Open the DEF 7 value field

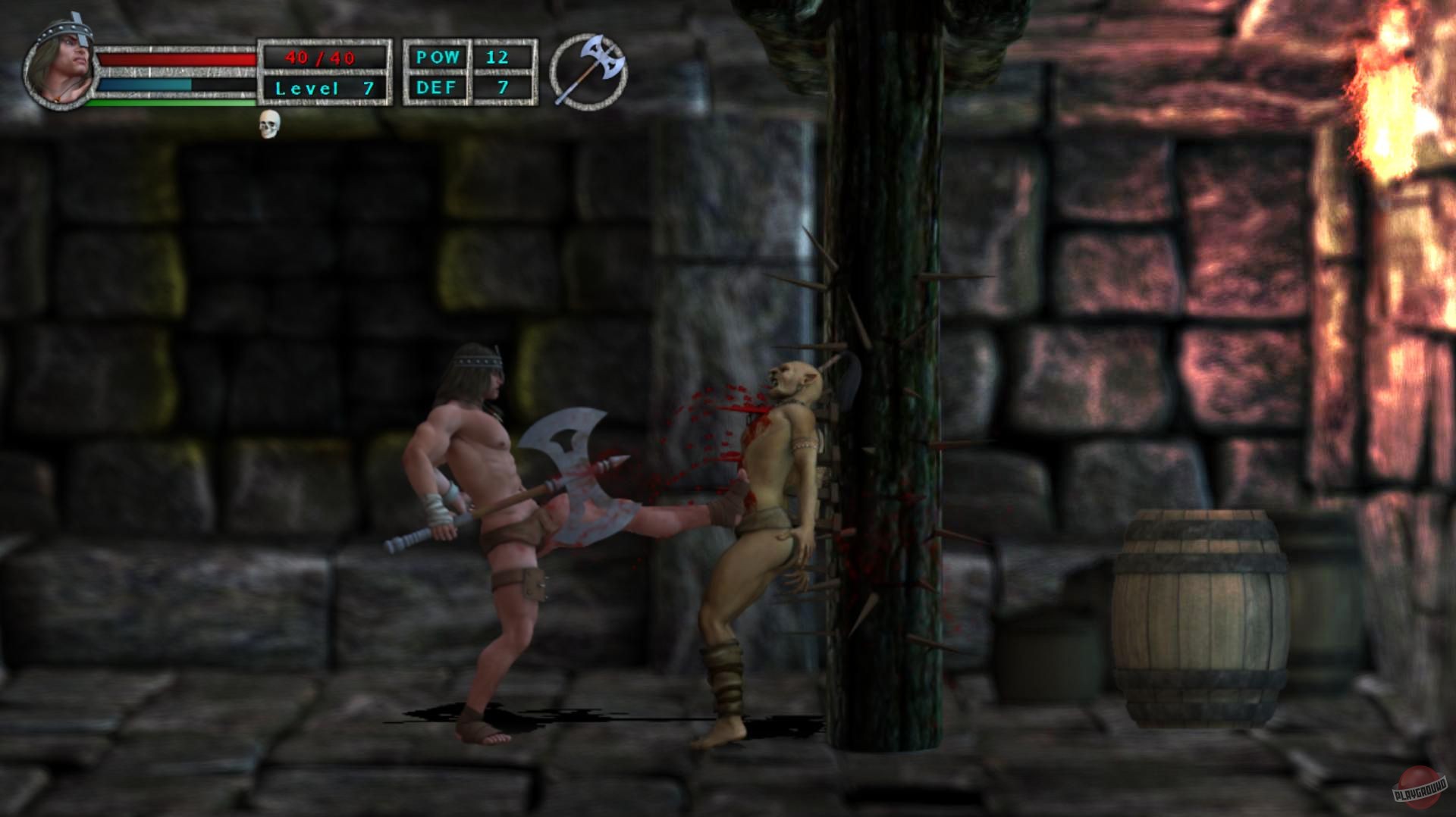tap(502, 87)
